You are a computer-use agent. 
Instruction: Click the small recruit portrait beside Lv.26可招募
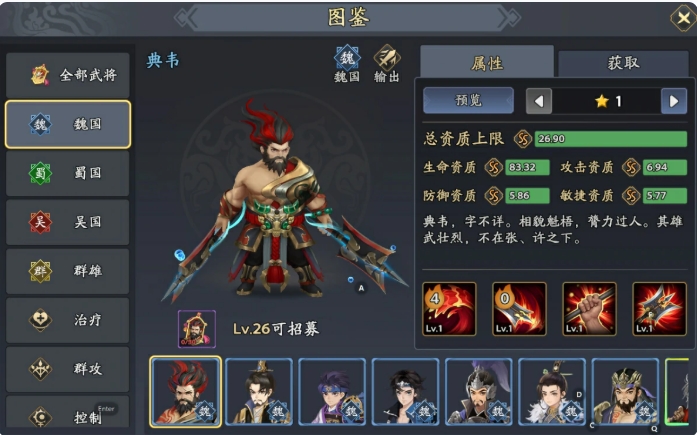(x=196, y=329)
